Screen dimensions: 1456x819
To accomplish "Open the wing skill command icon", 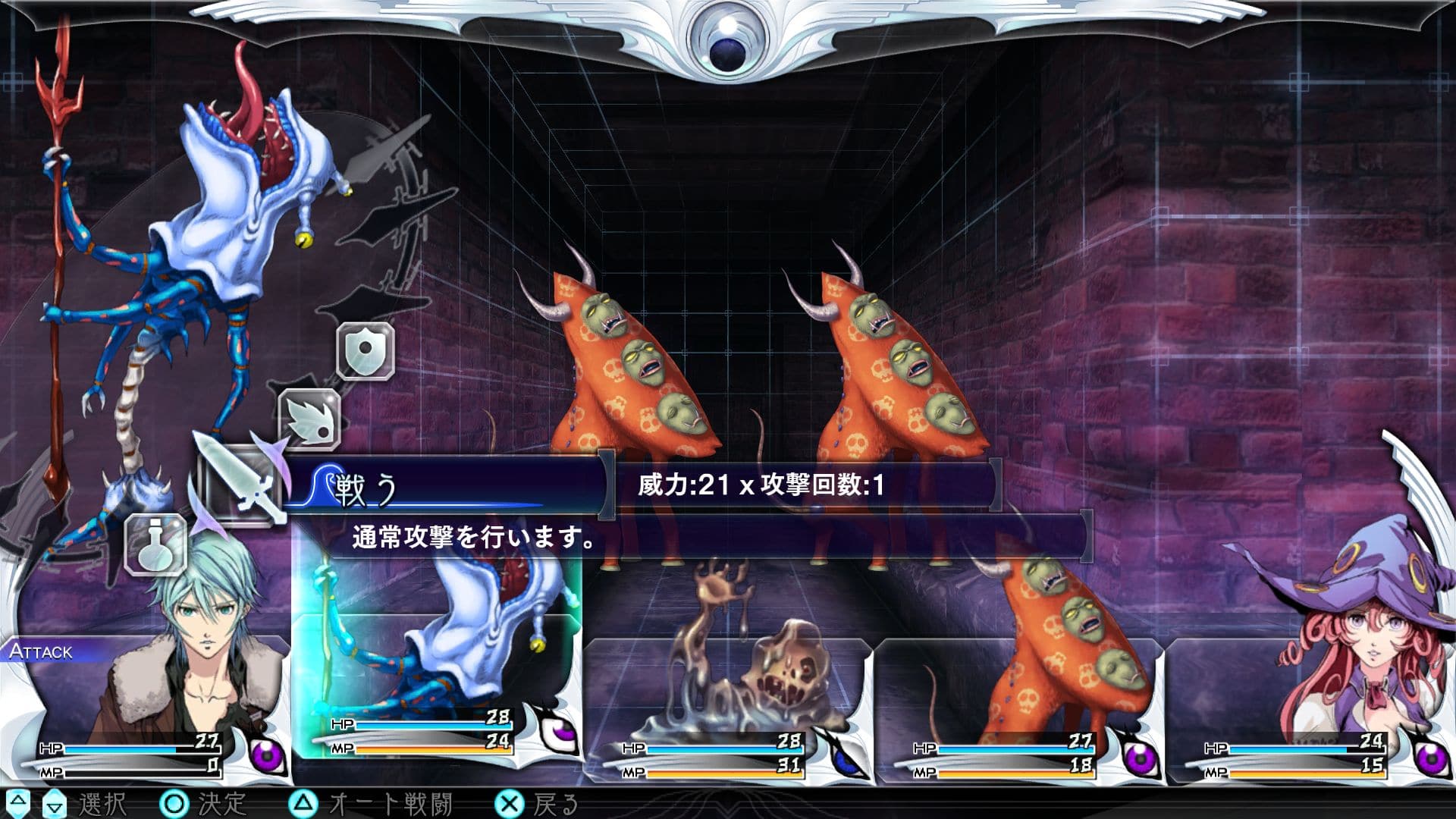I will 310,419.
